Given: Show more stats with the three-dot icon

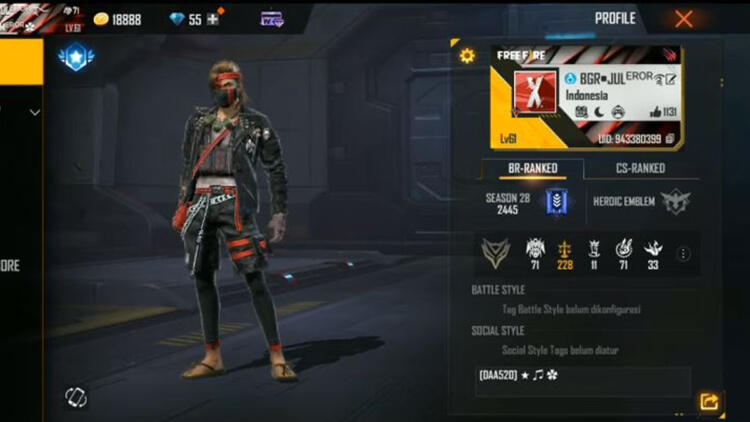Looking at the screenshot, I should click(684, 254).
